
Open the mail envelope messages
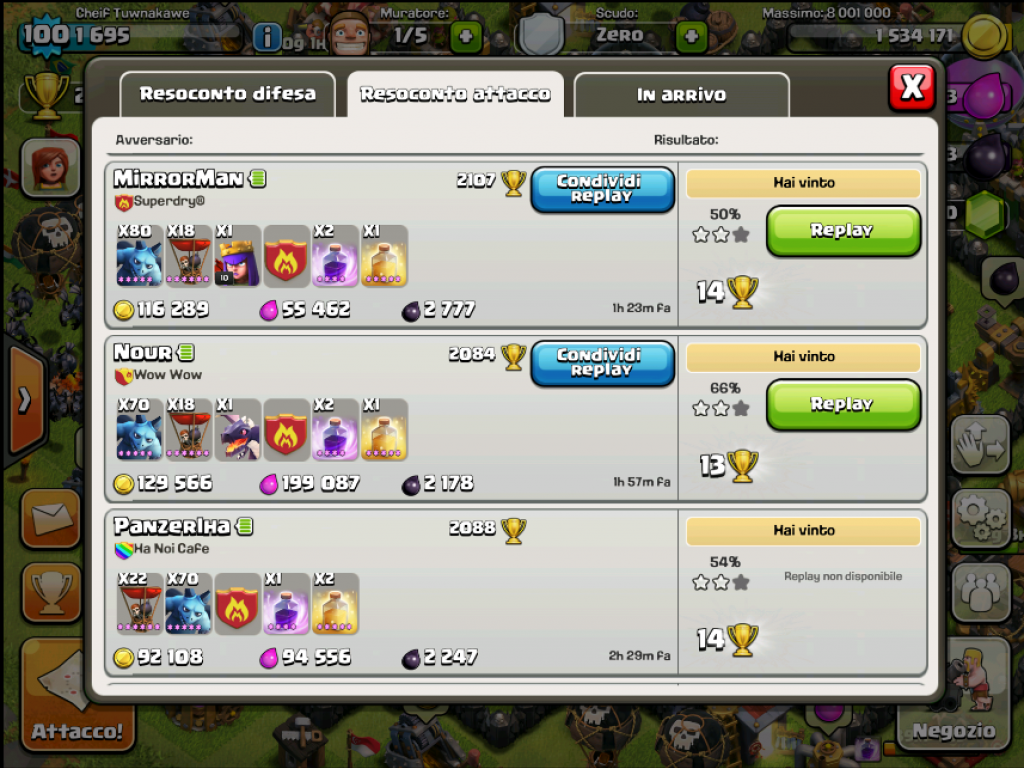50,520
